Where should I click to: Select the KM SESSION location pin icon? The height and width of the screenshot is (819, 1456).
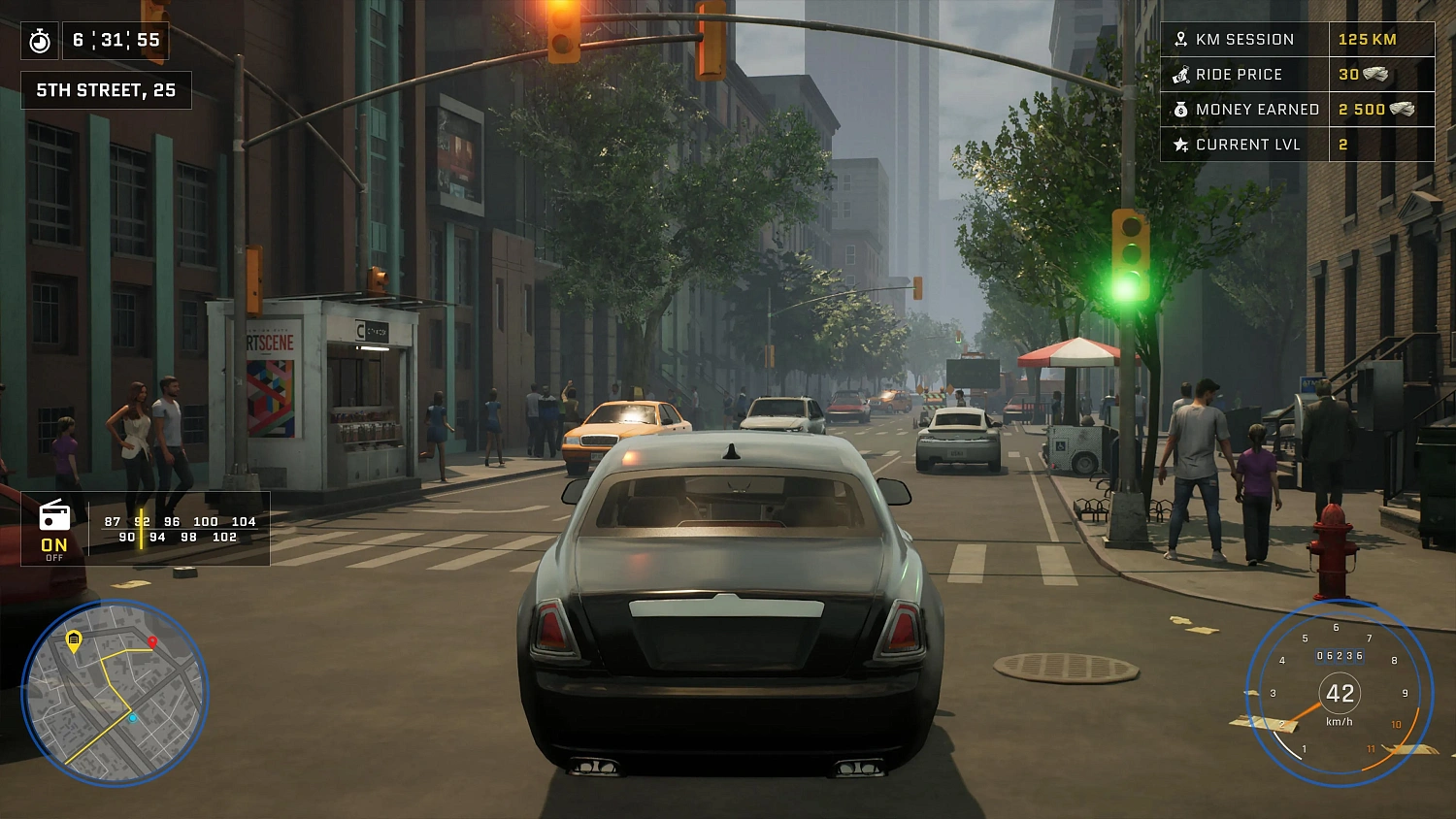(x=1180, y=39)
